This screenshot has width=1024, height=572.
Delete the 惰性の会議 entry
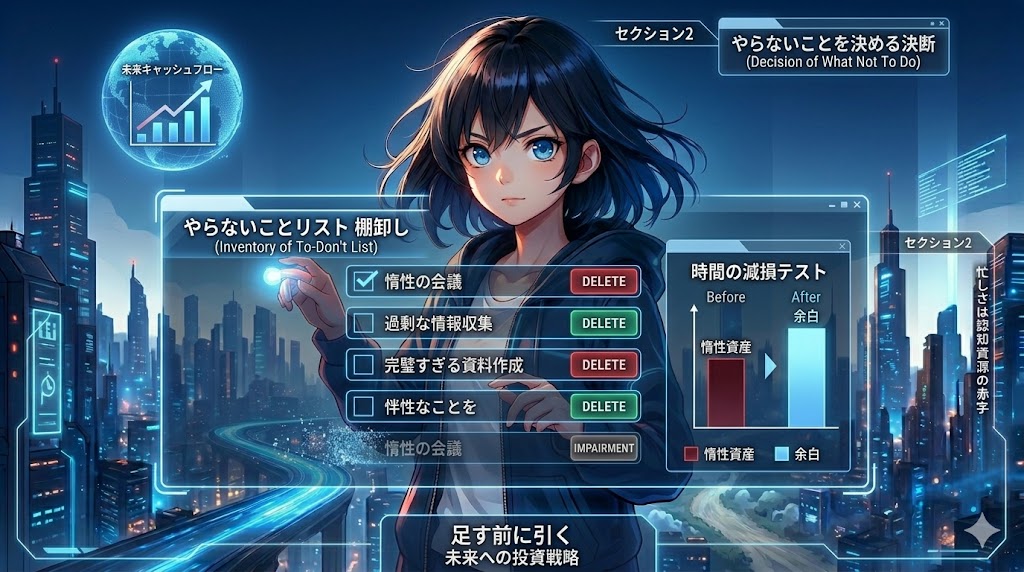[604, 281]
